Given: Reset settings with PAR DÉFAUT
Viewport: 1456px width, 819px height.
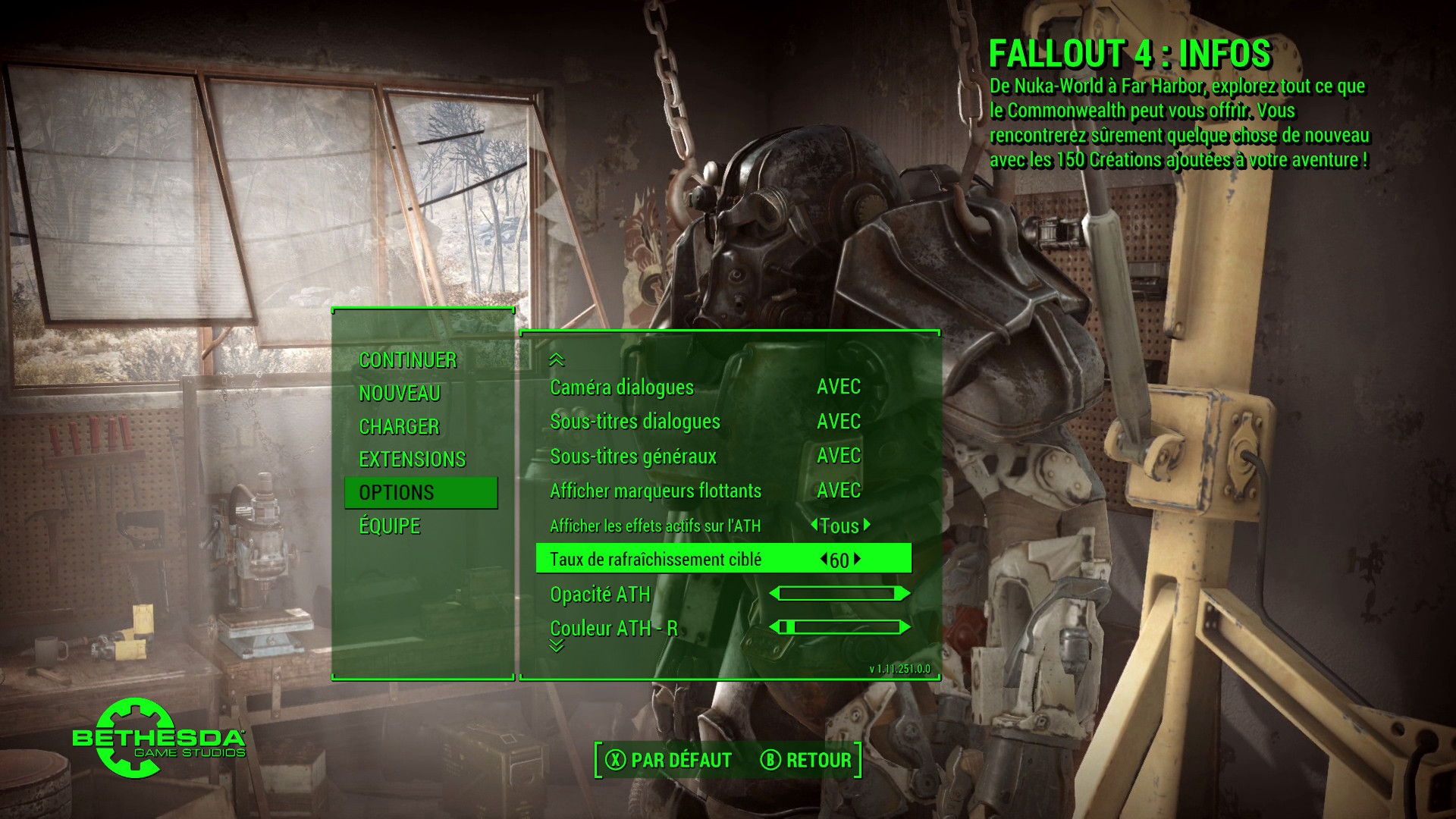Looking at the screenshot, I should (669, 760).
